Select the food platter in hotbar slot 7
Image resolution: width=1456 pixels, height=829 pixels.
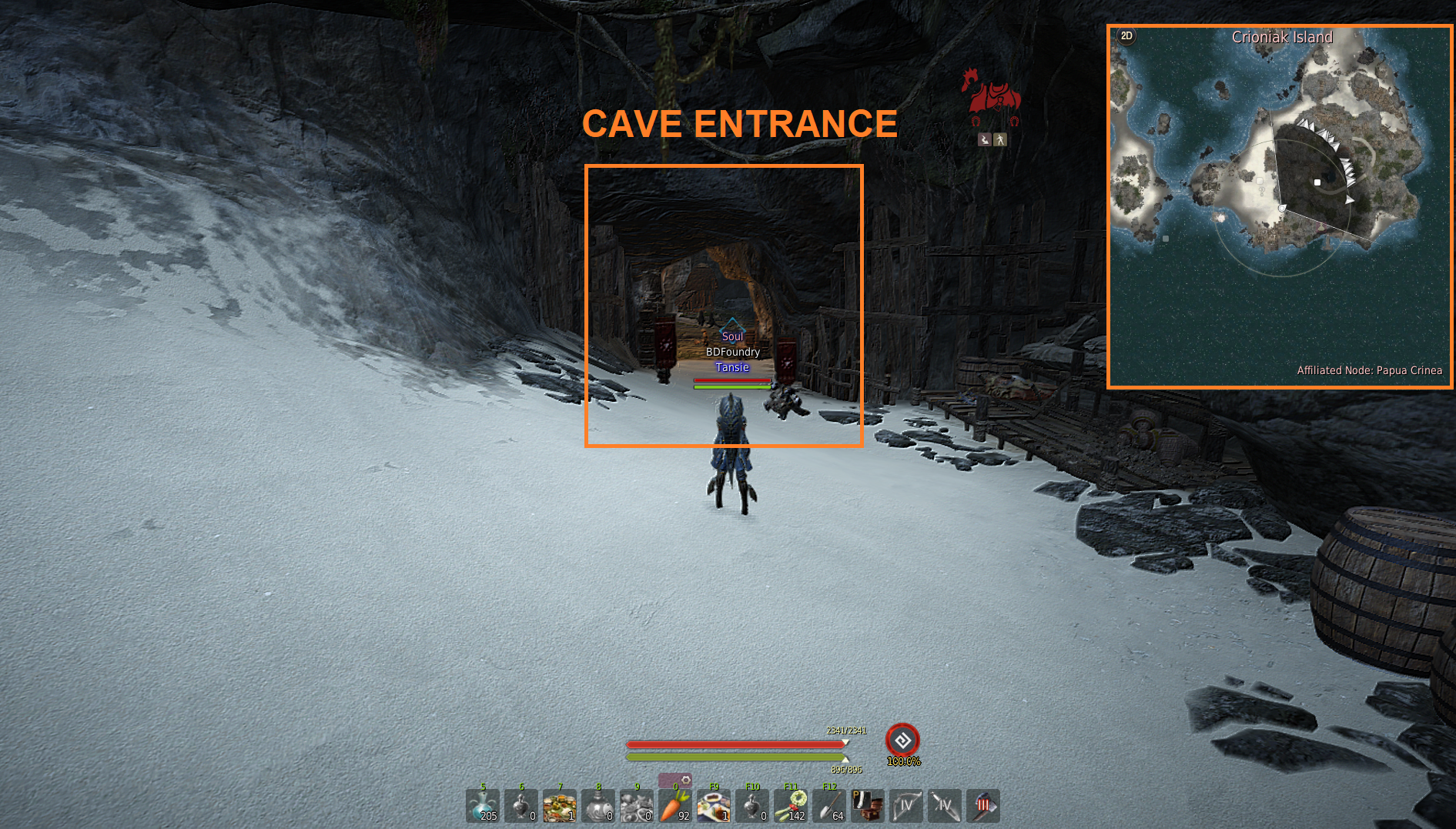560,806
